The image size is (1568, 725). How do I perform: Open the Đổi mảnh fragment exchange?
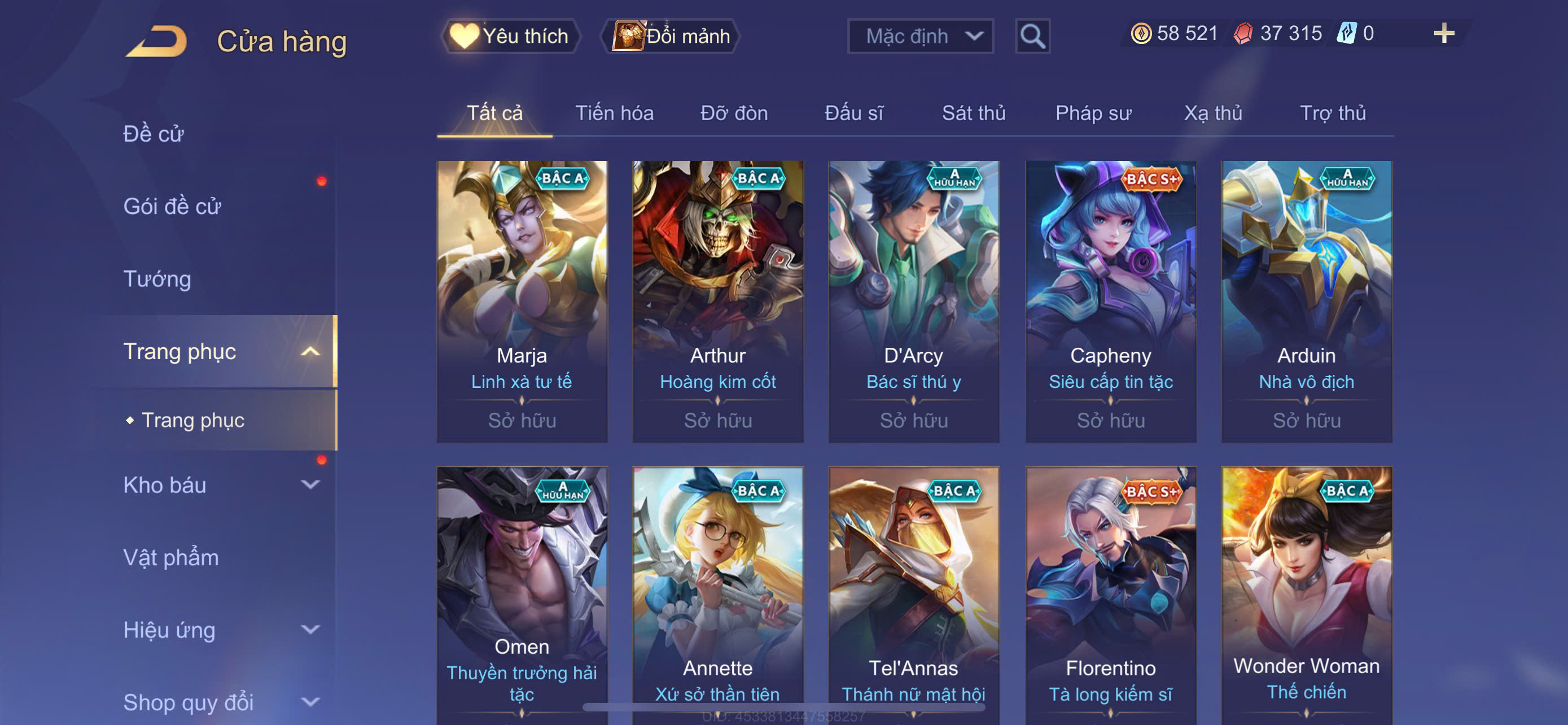671,36
